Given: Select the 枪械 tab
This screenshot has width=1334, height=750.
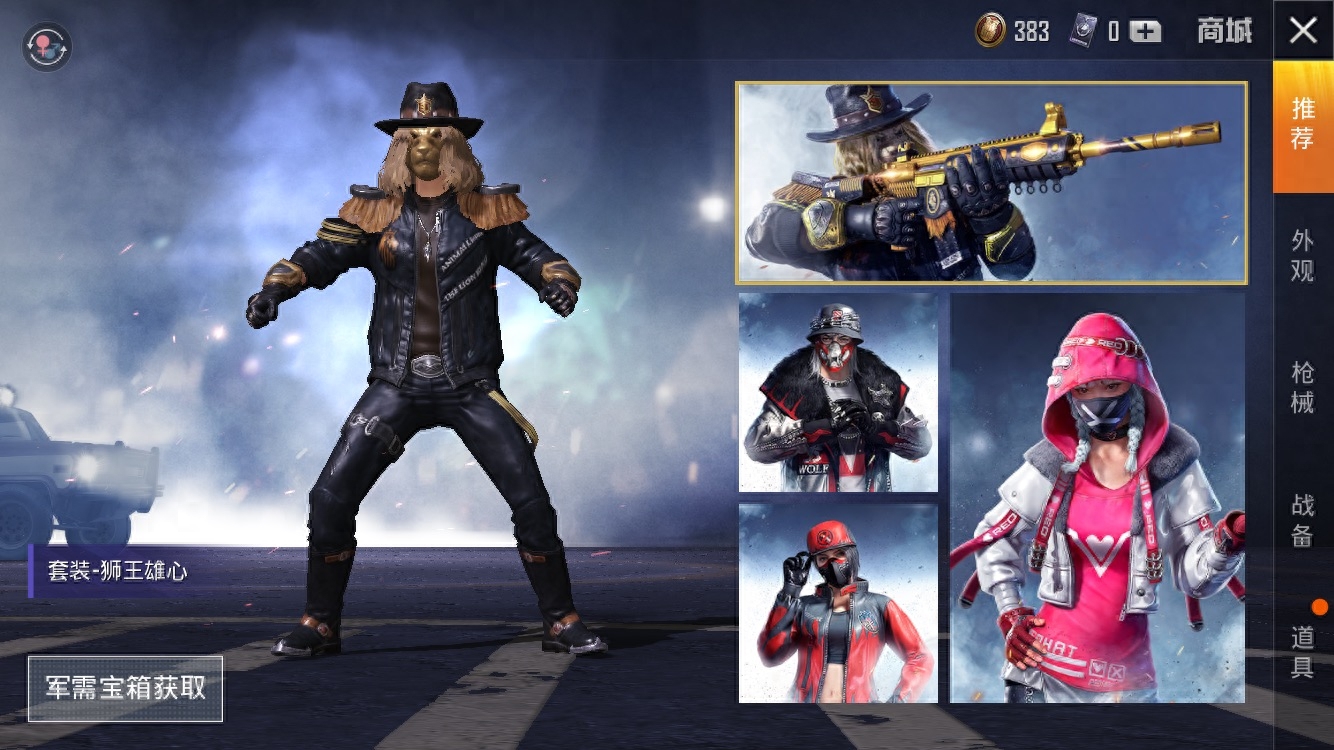Looking at the screenshot, I should (1303, 387).
